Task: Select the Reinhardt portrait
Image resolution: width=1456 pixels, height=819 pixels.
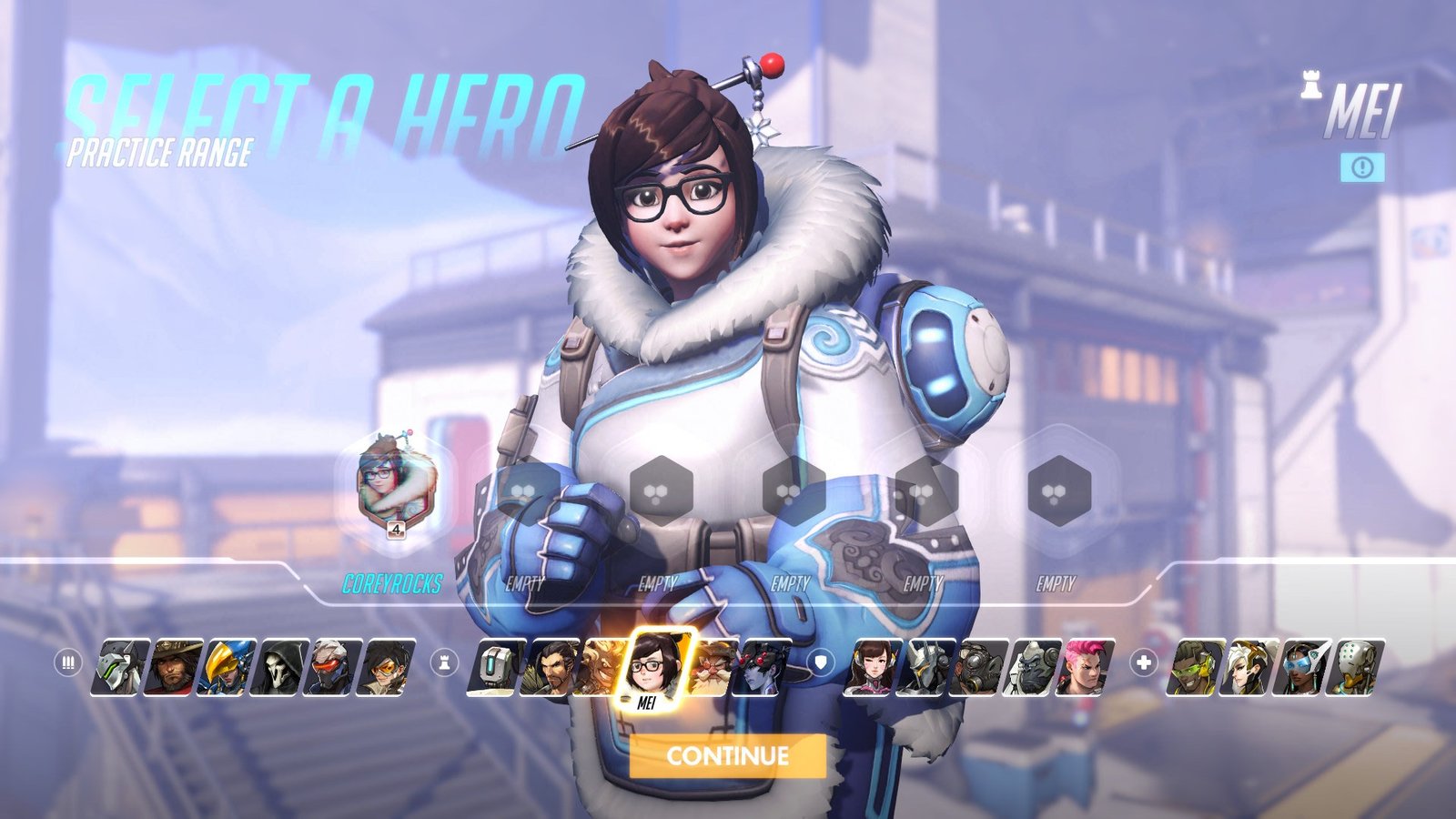Action: [926, 667]
